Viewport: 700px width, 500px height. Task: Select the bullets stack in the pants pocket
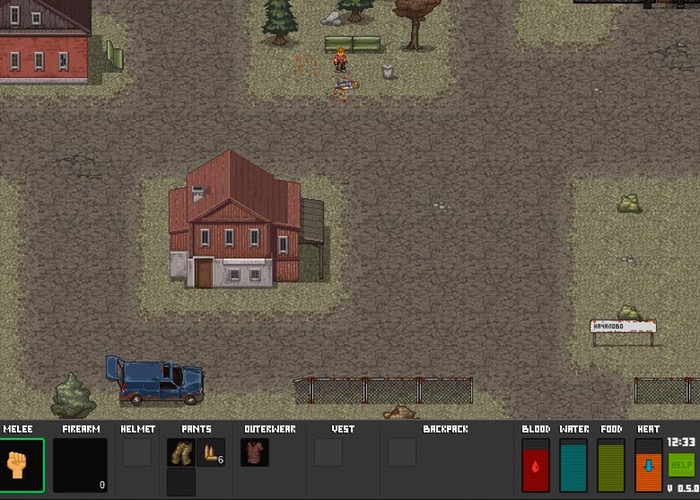point(210,453)
